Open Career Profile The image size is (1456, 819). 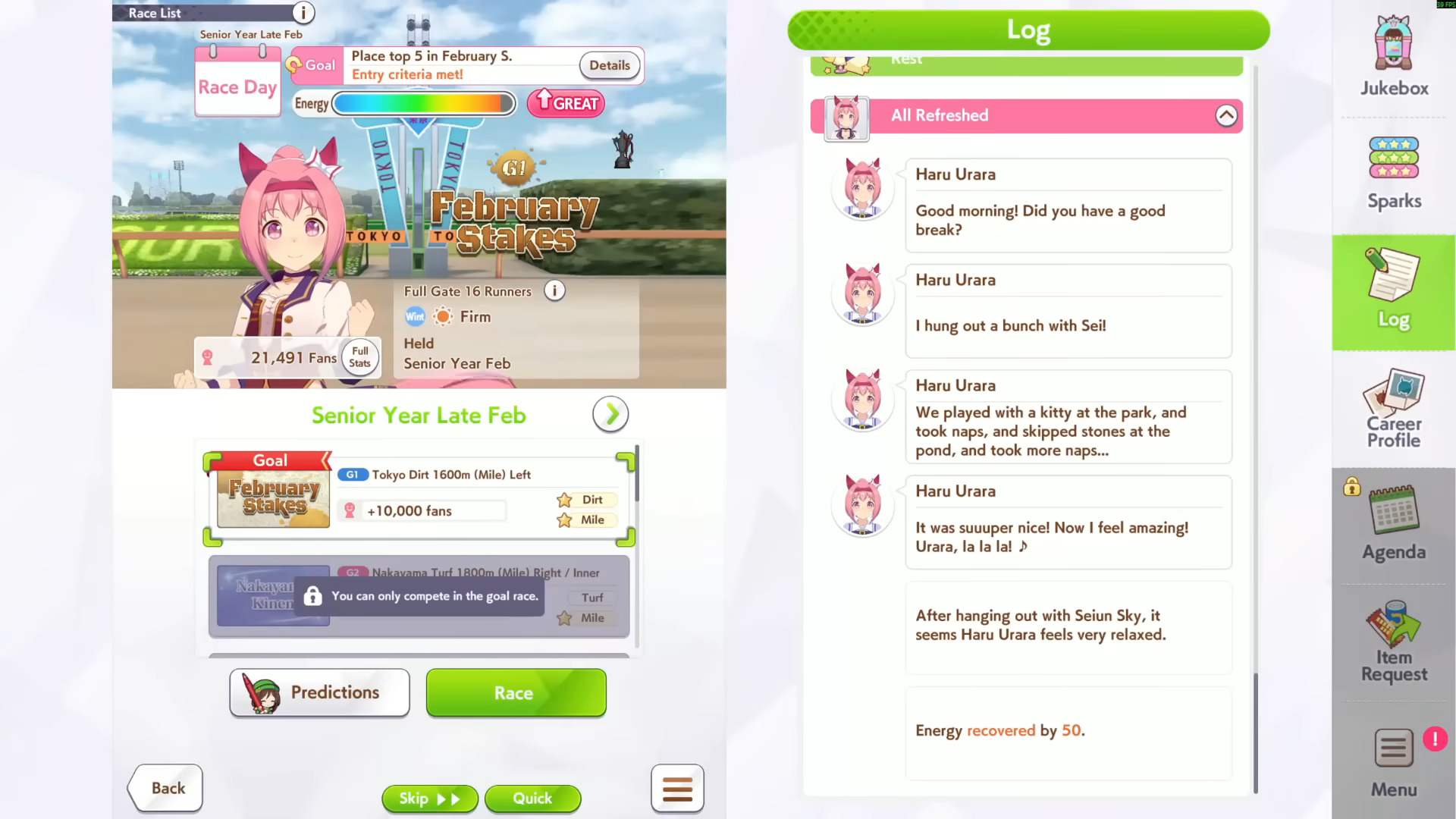1394,409
